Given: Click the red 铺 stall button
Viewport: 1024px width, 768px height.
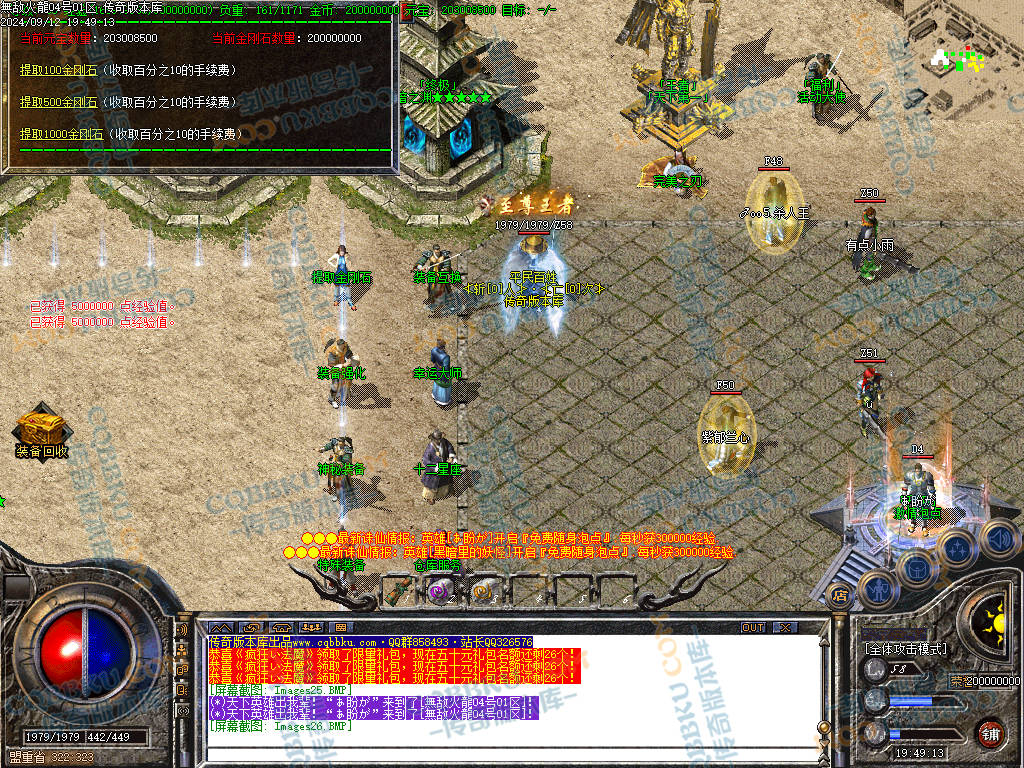Looking at the screenshot, I should click(990, 733).
